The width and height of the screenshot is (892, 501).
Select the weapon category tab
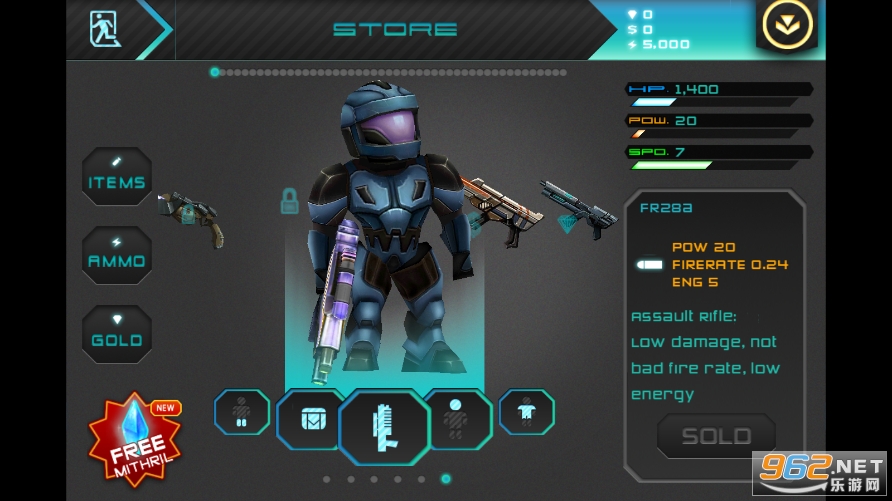pyautogui.click(x=384, y=427)
